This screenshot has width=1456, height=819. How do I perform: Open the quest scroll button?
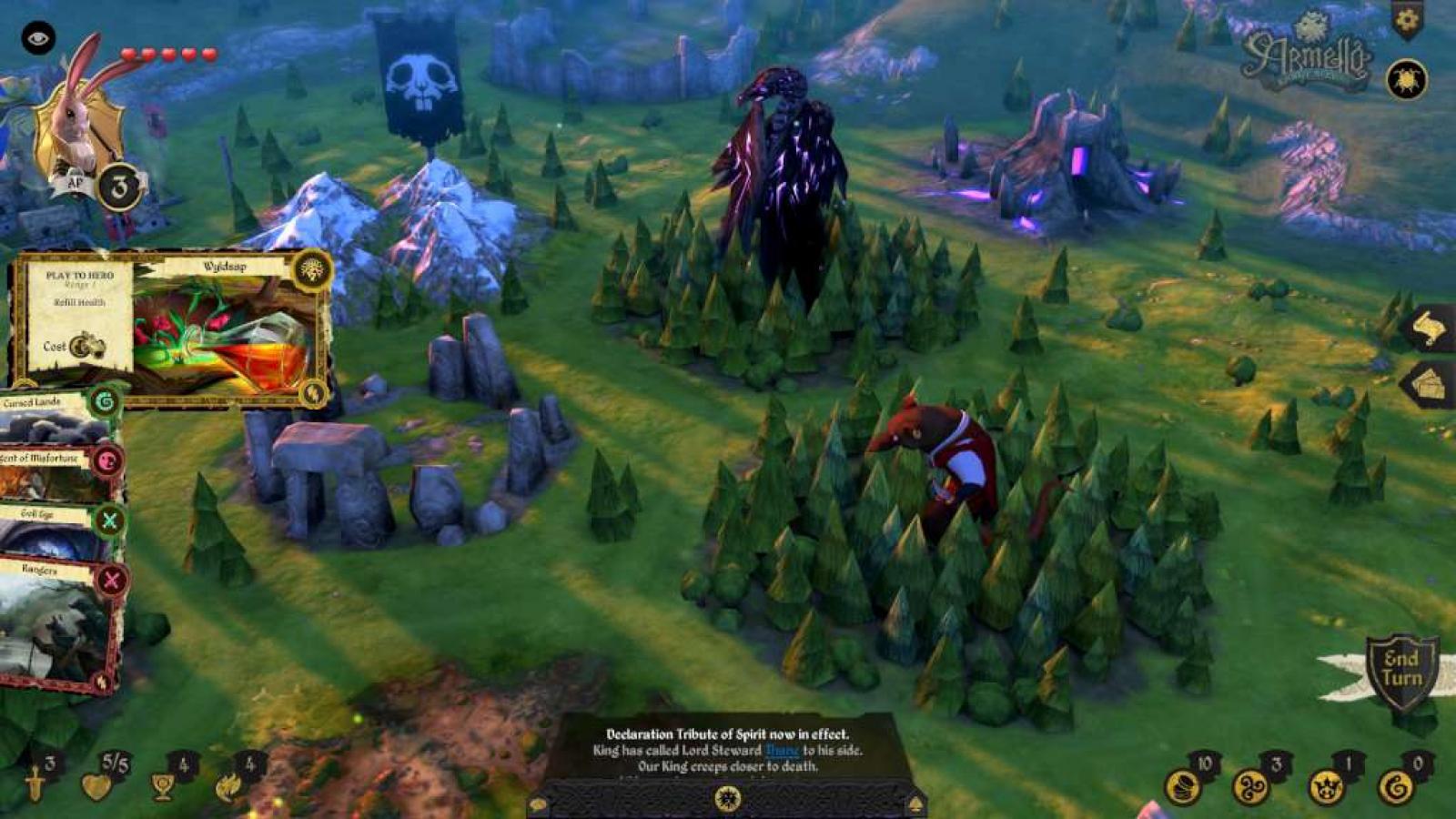1430,329
